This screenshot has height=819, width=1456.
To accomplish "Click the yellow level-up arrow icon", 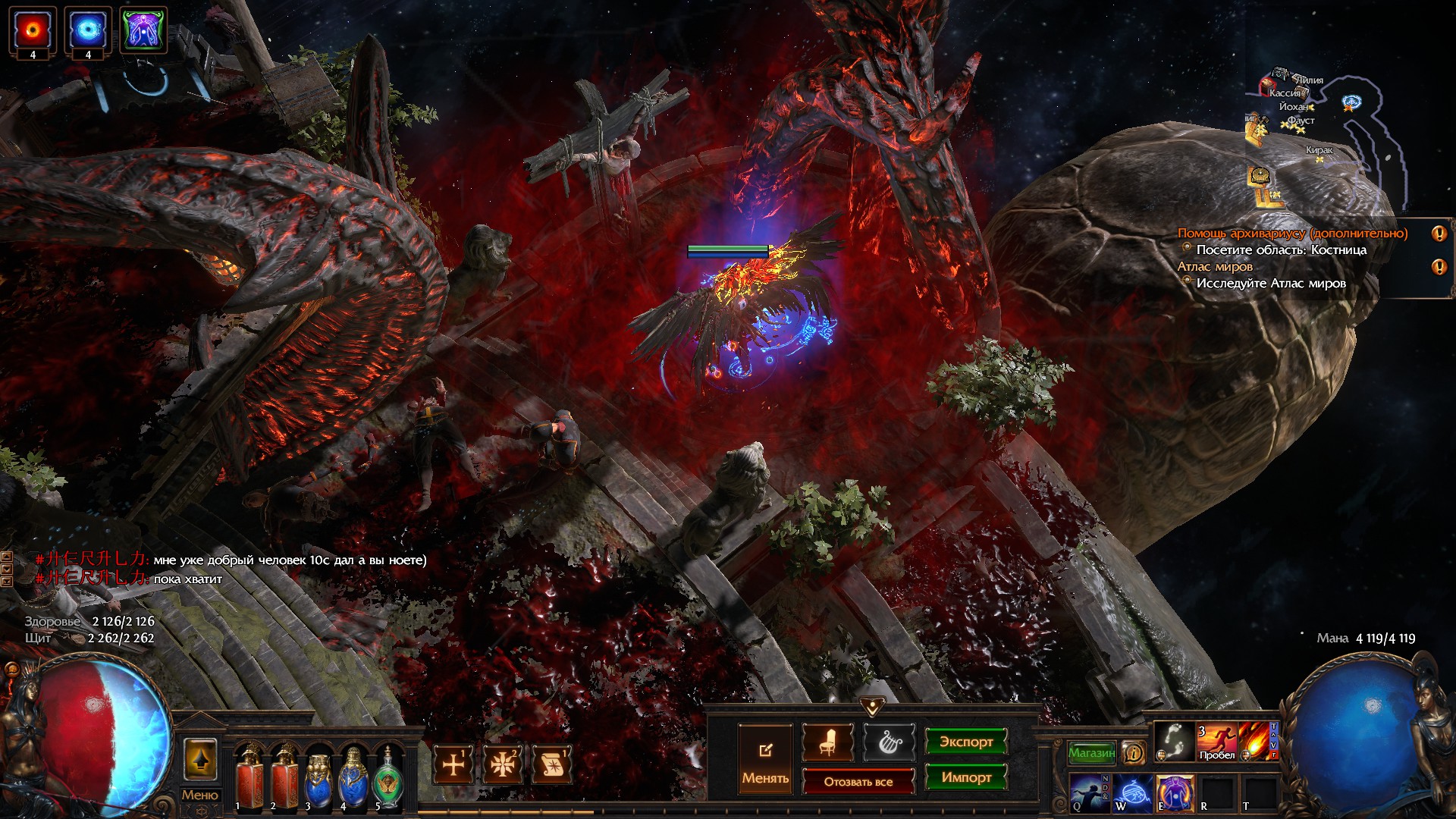I will pyautogui.click(x=200, y=760).
